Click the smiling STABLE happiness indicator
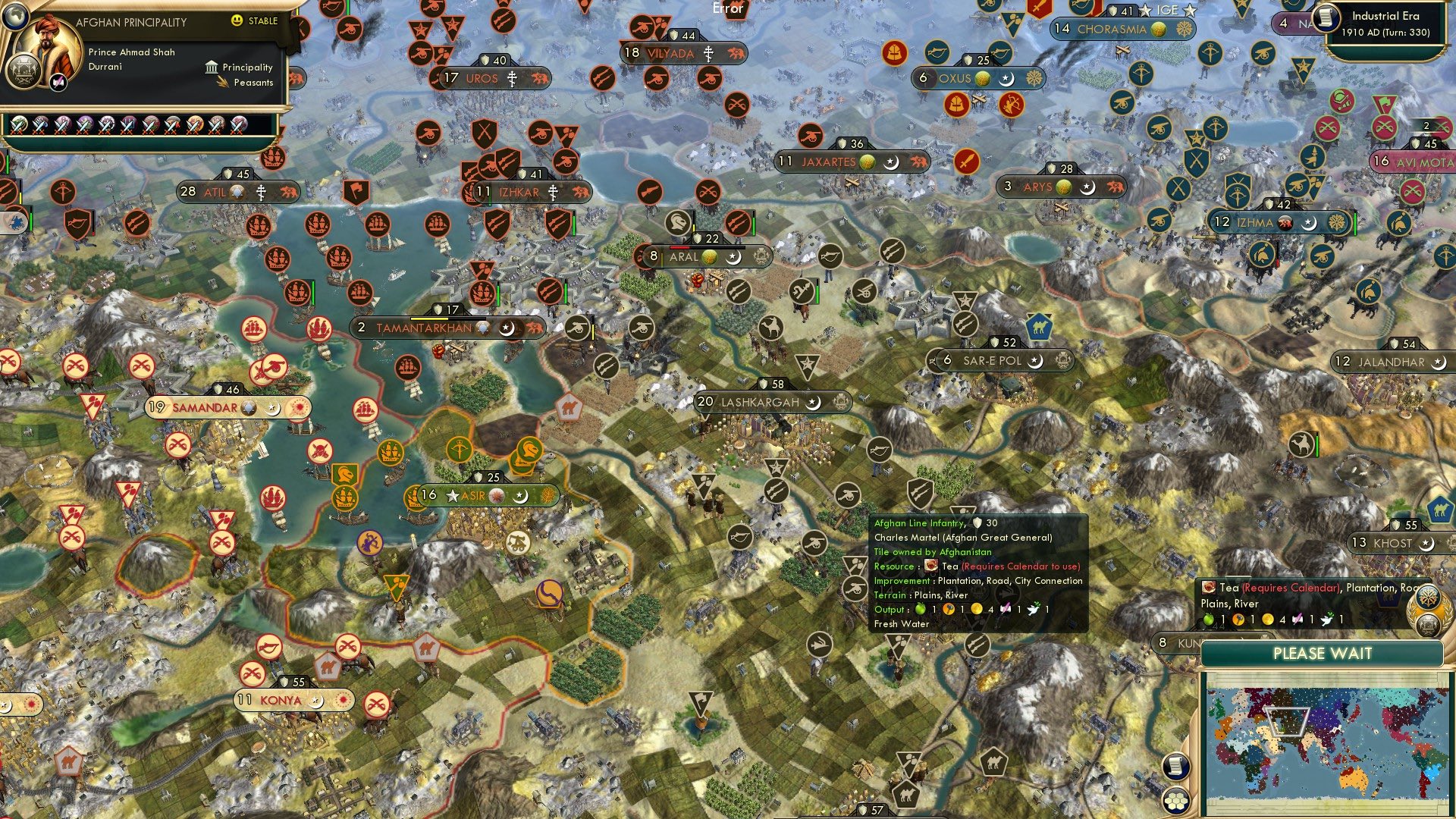Image resolution: width=1456 pixels, height=819 pixels. (x=237, y=21)
